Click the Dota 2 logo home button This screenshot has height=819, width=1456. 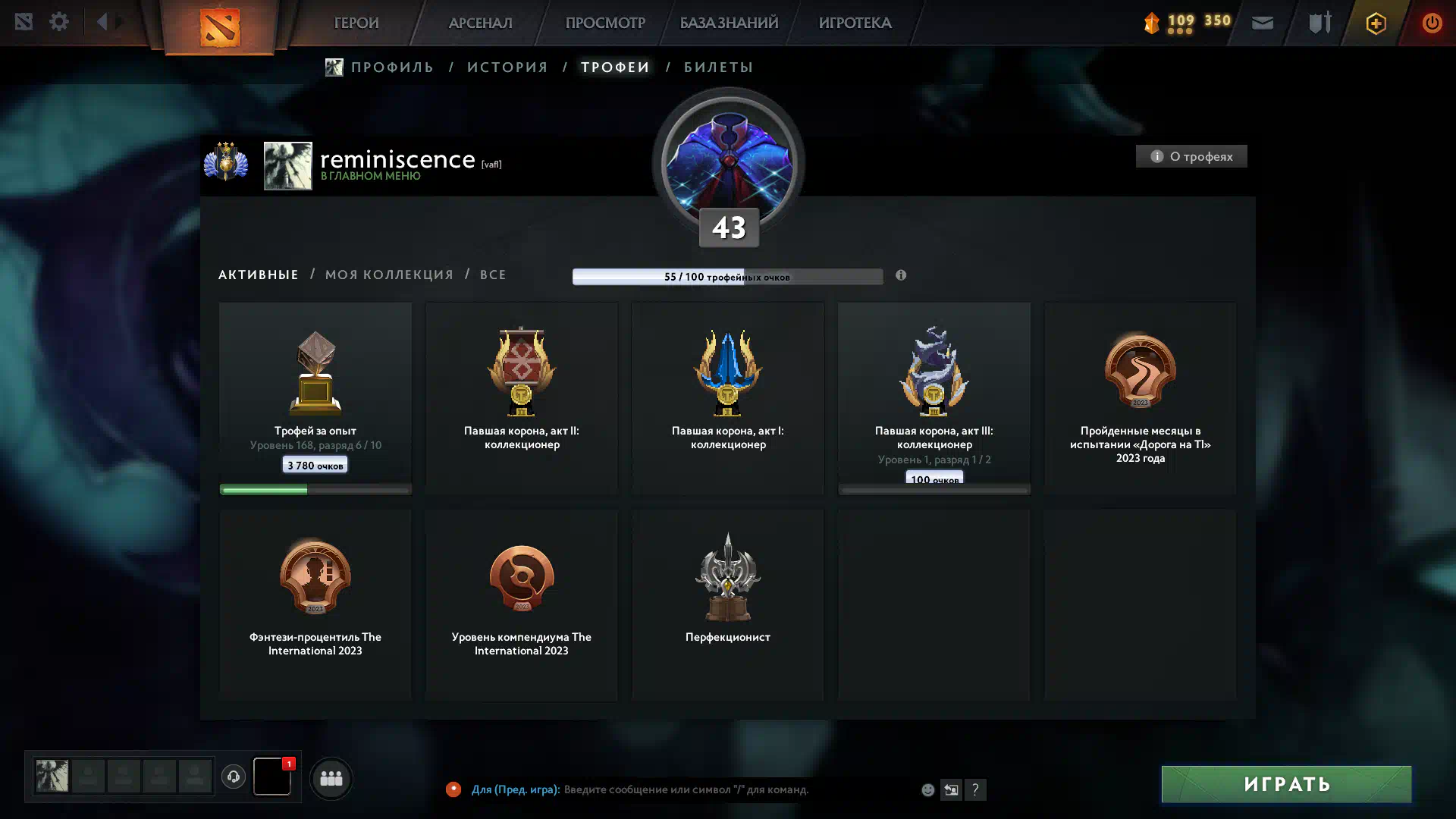[219, 27]
